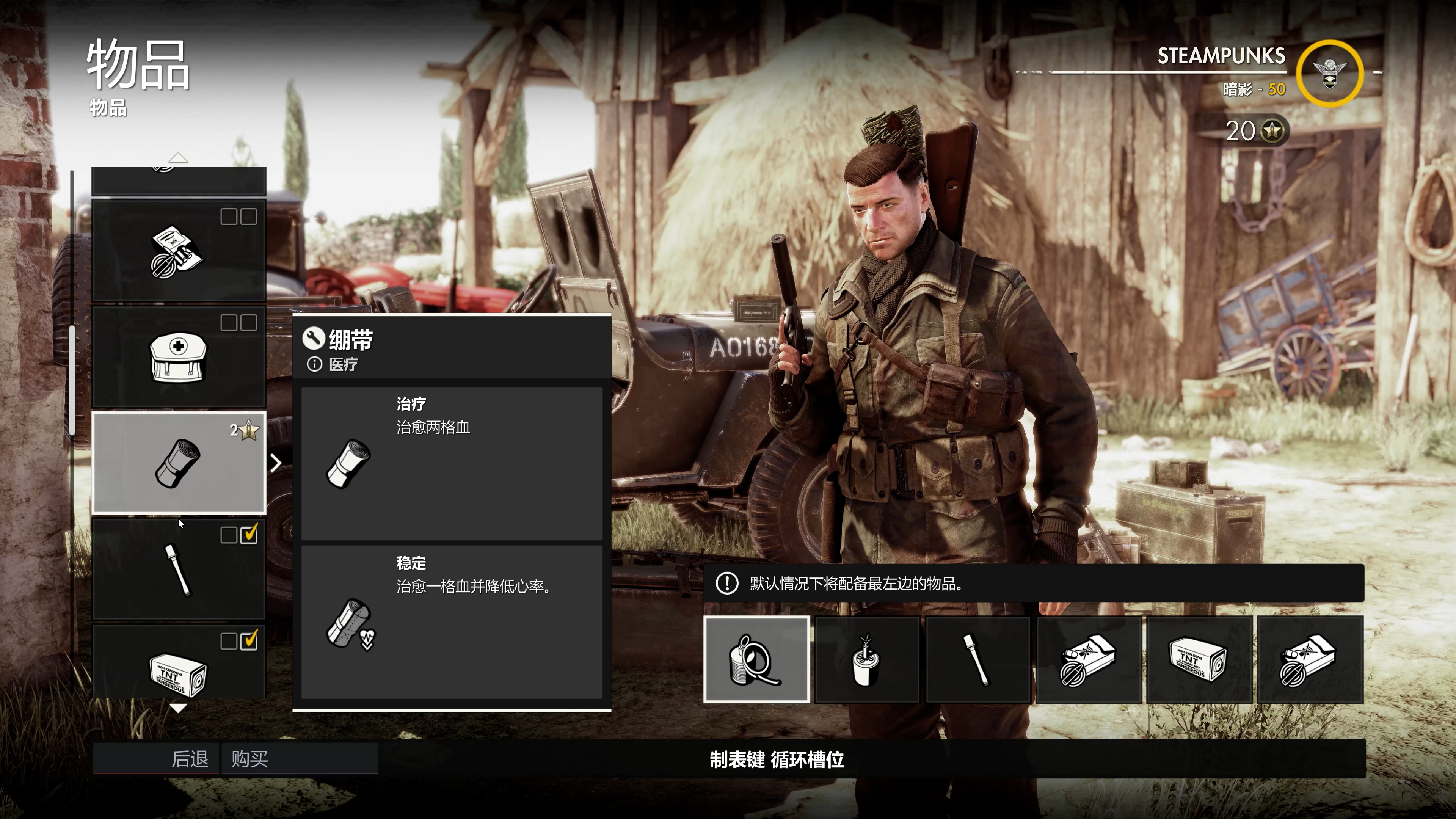Image resolution: width=1456 pixels, height=819 pixels.
Task: Choose the 稳定 stabilize bandage option
Action: pos(451,622)
